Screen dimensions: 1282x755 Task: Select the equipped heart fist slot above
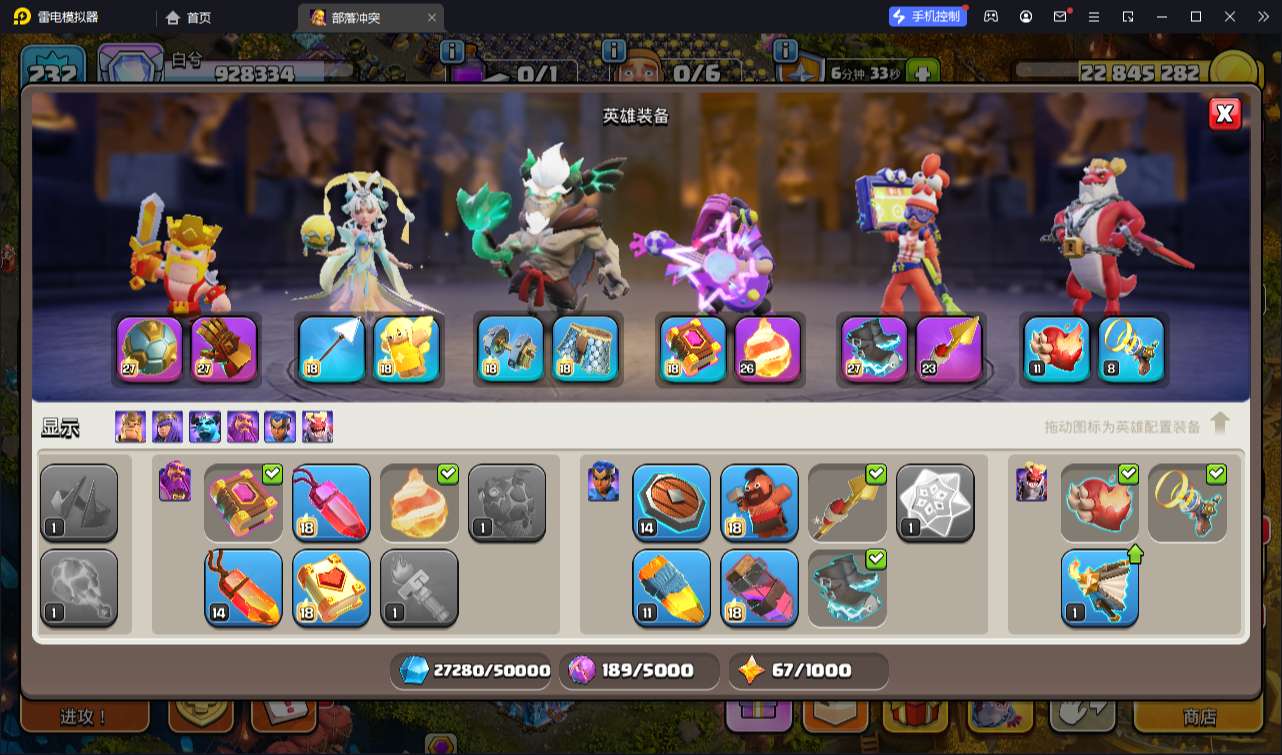(1057, 350)
